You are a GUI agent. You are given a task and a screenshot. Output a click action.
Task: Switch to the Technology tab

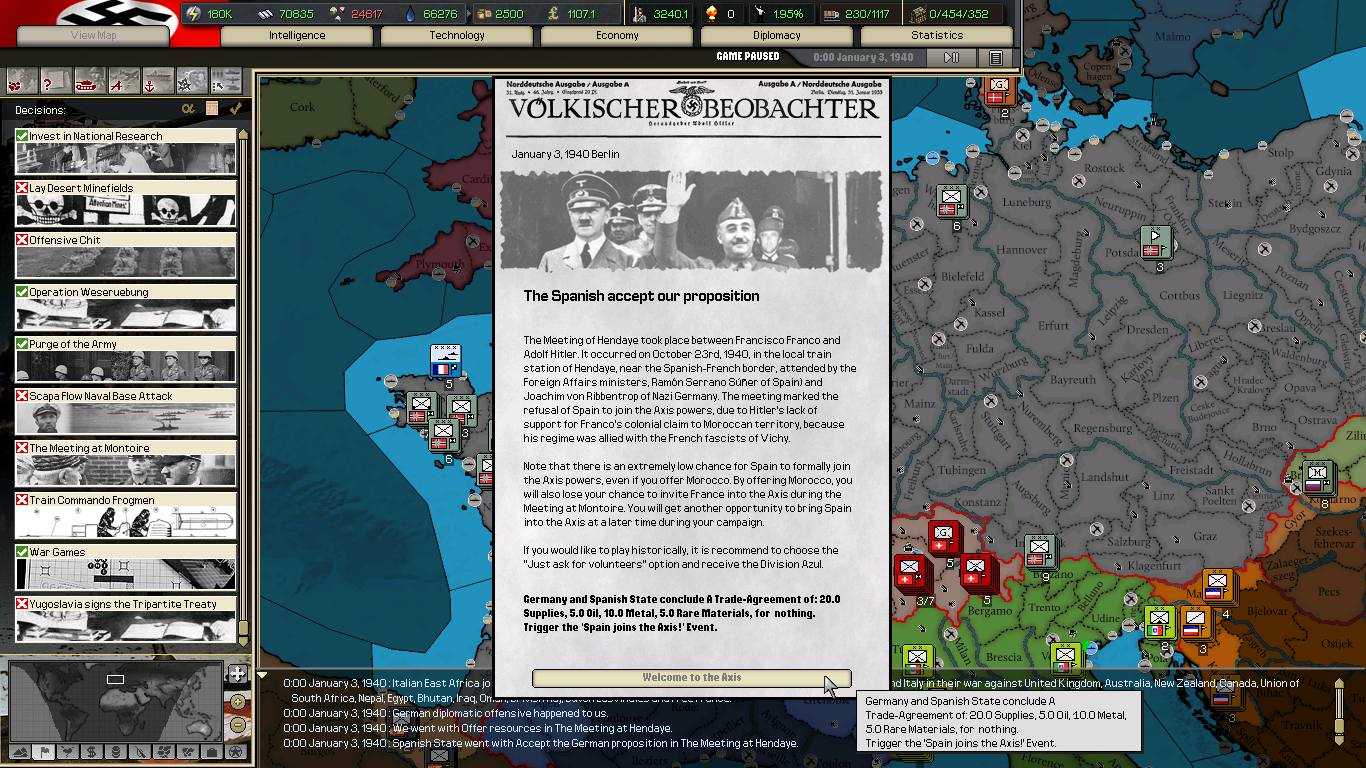pyautogui.click(x=457, y=36)
